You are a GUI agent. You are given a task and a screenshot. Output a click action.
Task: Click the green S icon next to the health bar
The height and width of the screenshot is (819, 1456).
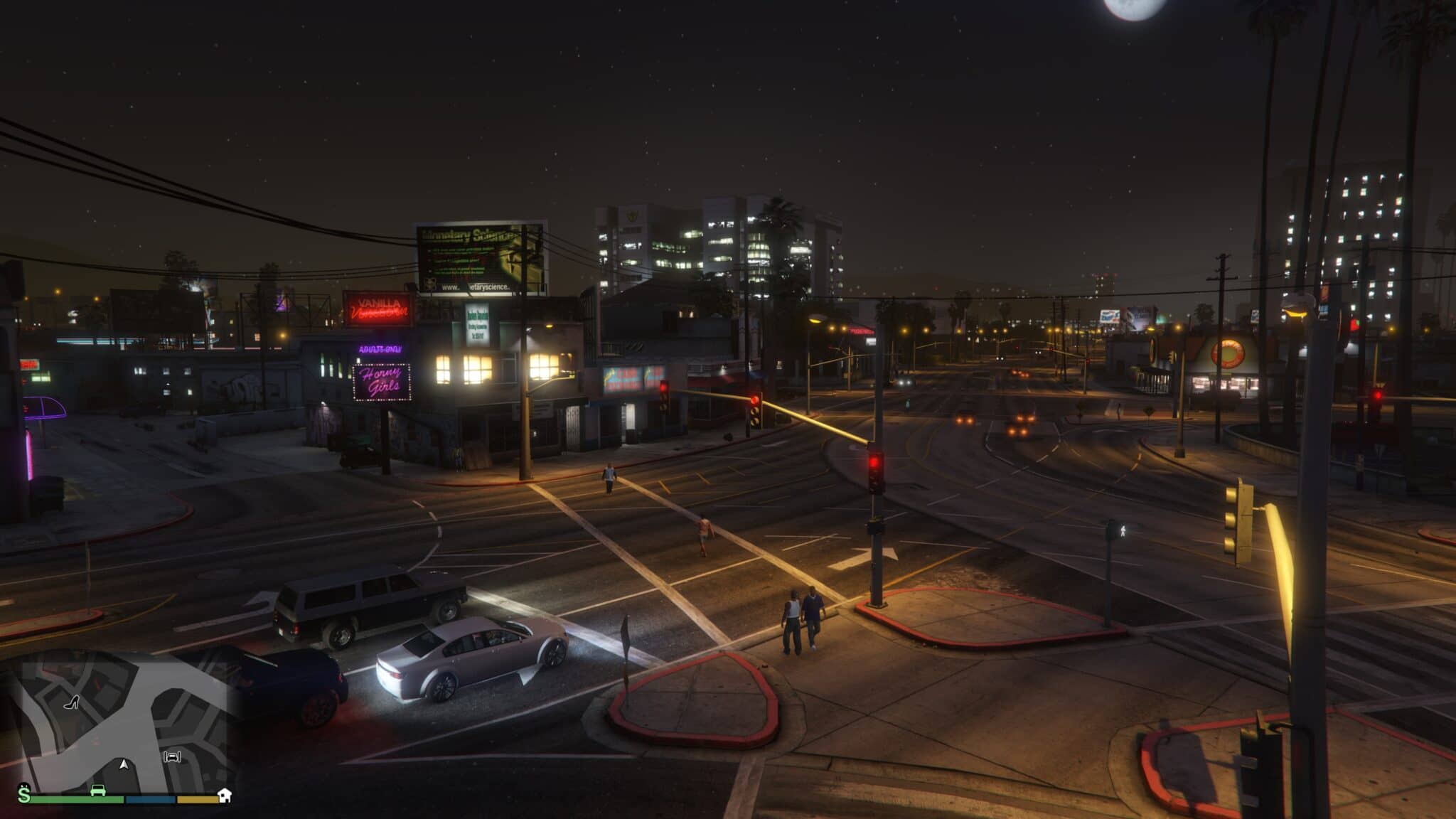26,795
